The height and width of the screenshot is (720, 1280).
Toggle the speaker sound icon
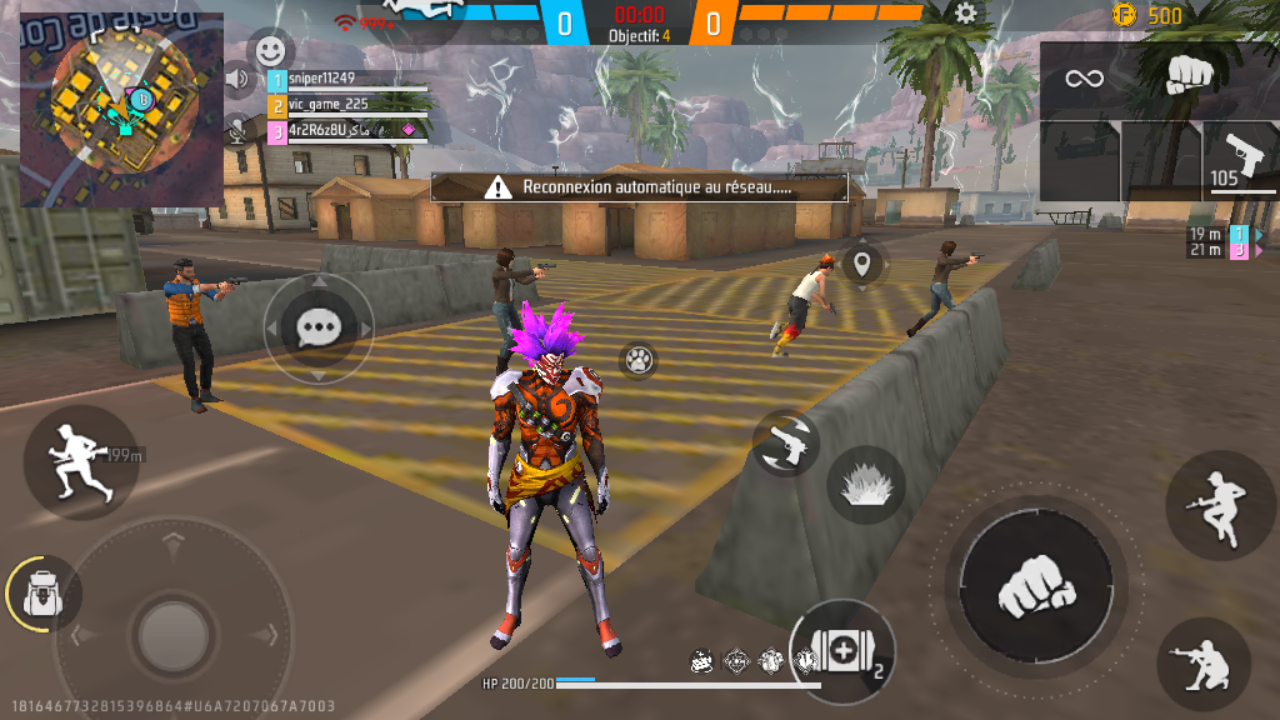click(237, 78)
